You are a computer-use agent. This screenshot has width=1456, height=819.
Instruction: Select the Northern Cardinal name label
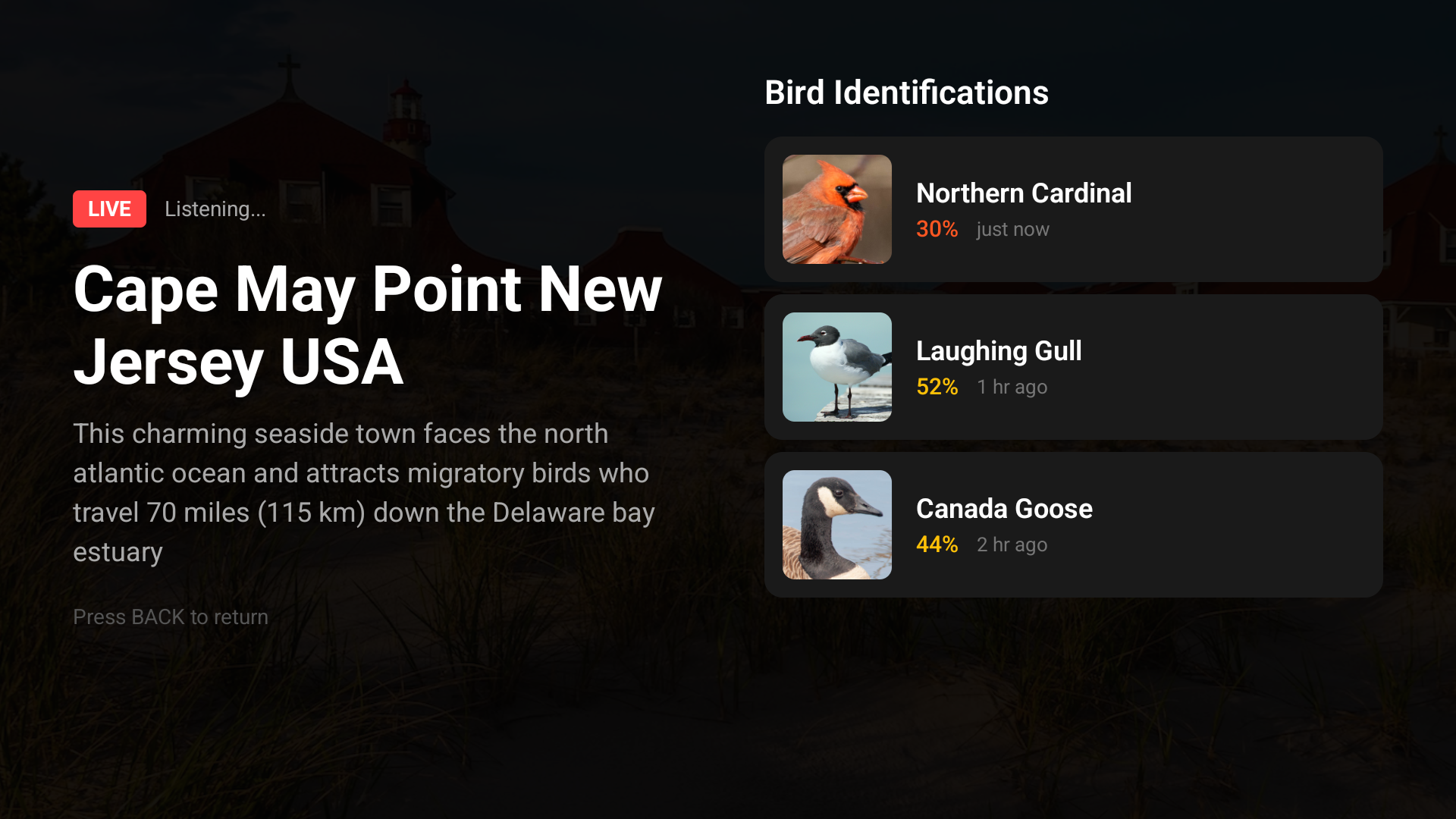[1024, 193]
